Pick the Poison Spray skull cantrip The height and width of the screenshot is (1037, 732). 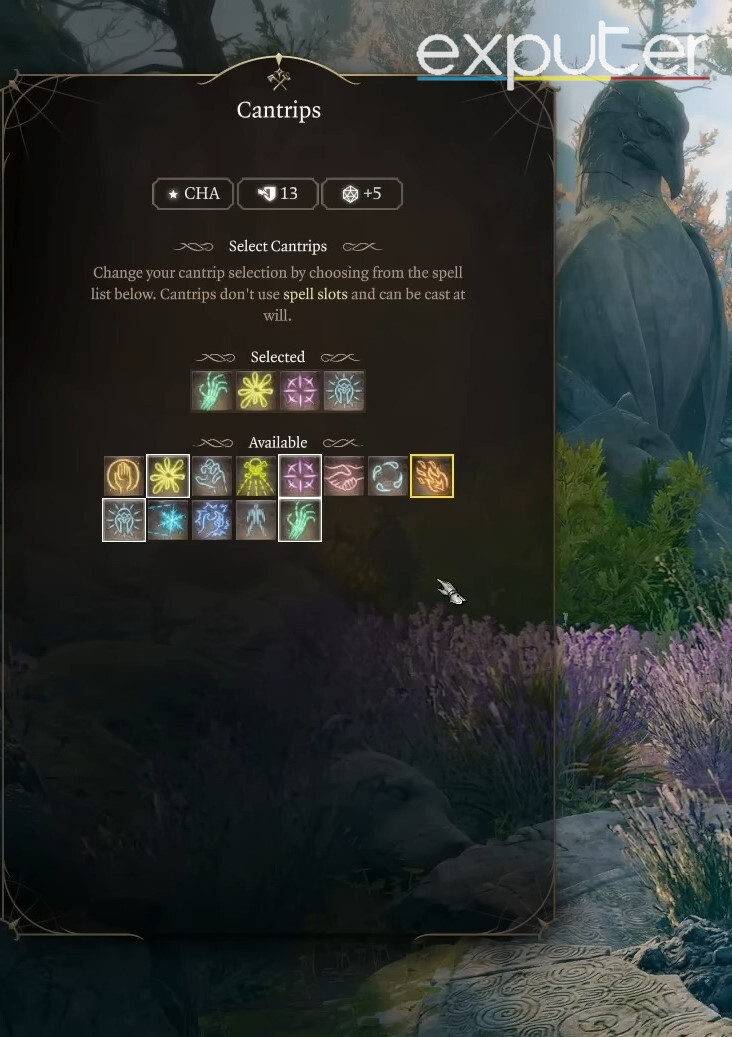(256, 476)
